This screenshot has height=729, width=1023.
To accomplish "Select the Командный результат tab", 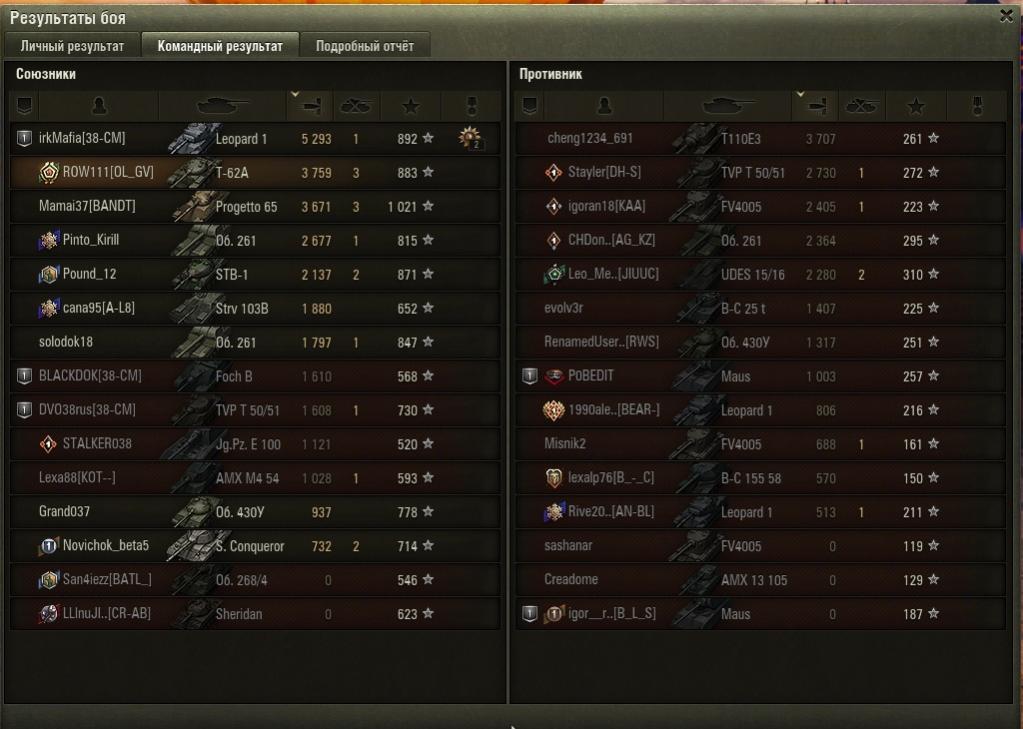I will pyautogui.click(x=219, y=46).
